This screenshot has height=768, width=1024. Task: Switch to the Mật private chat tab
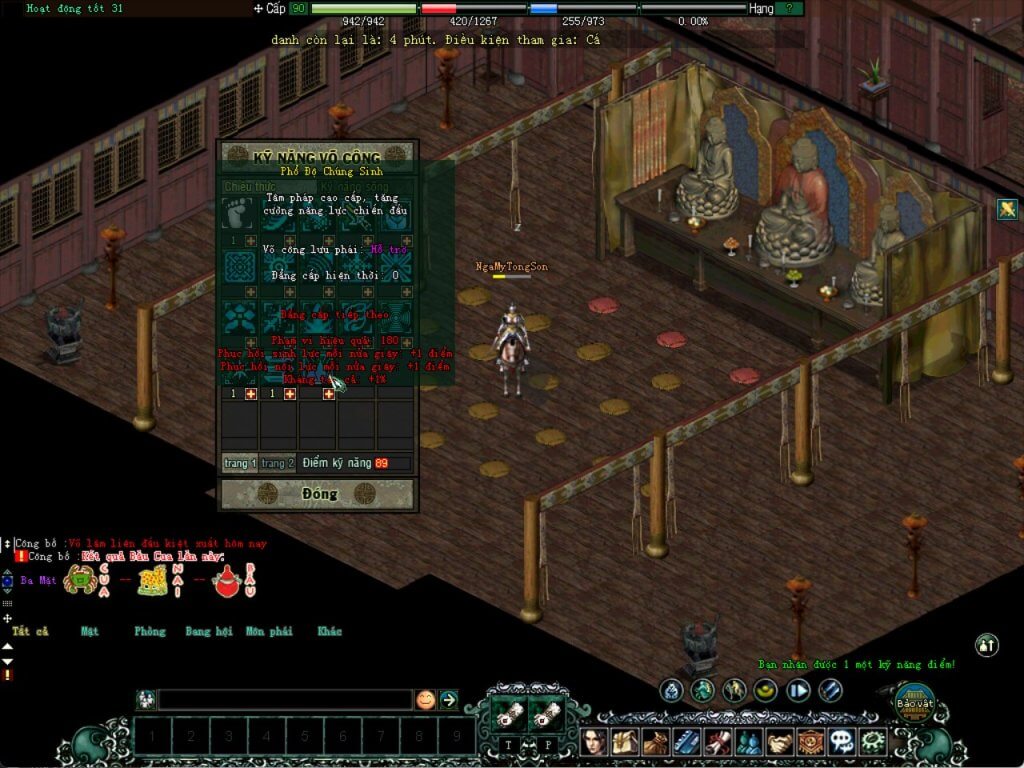(90, 631)
